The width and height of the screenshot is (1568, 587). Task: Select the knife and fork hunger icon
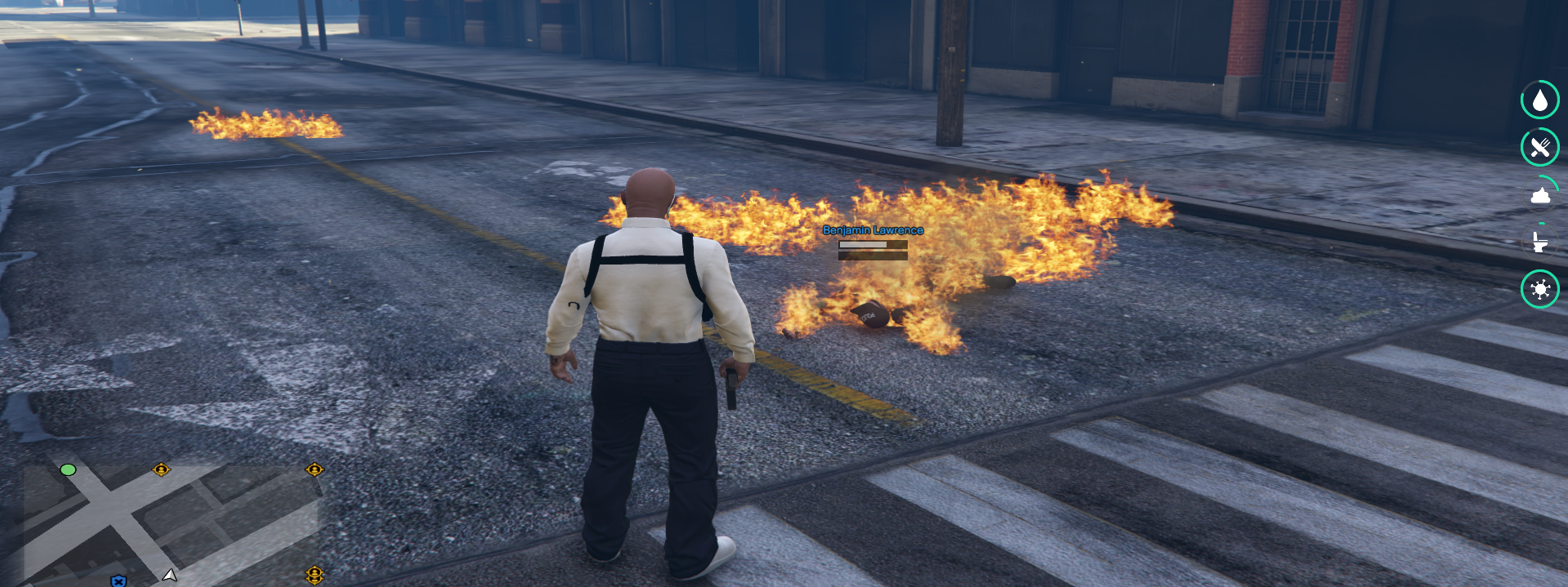tap(1539, 147)
